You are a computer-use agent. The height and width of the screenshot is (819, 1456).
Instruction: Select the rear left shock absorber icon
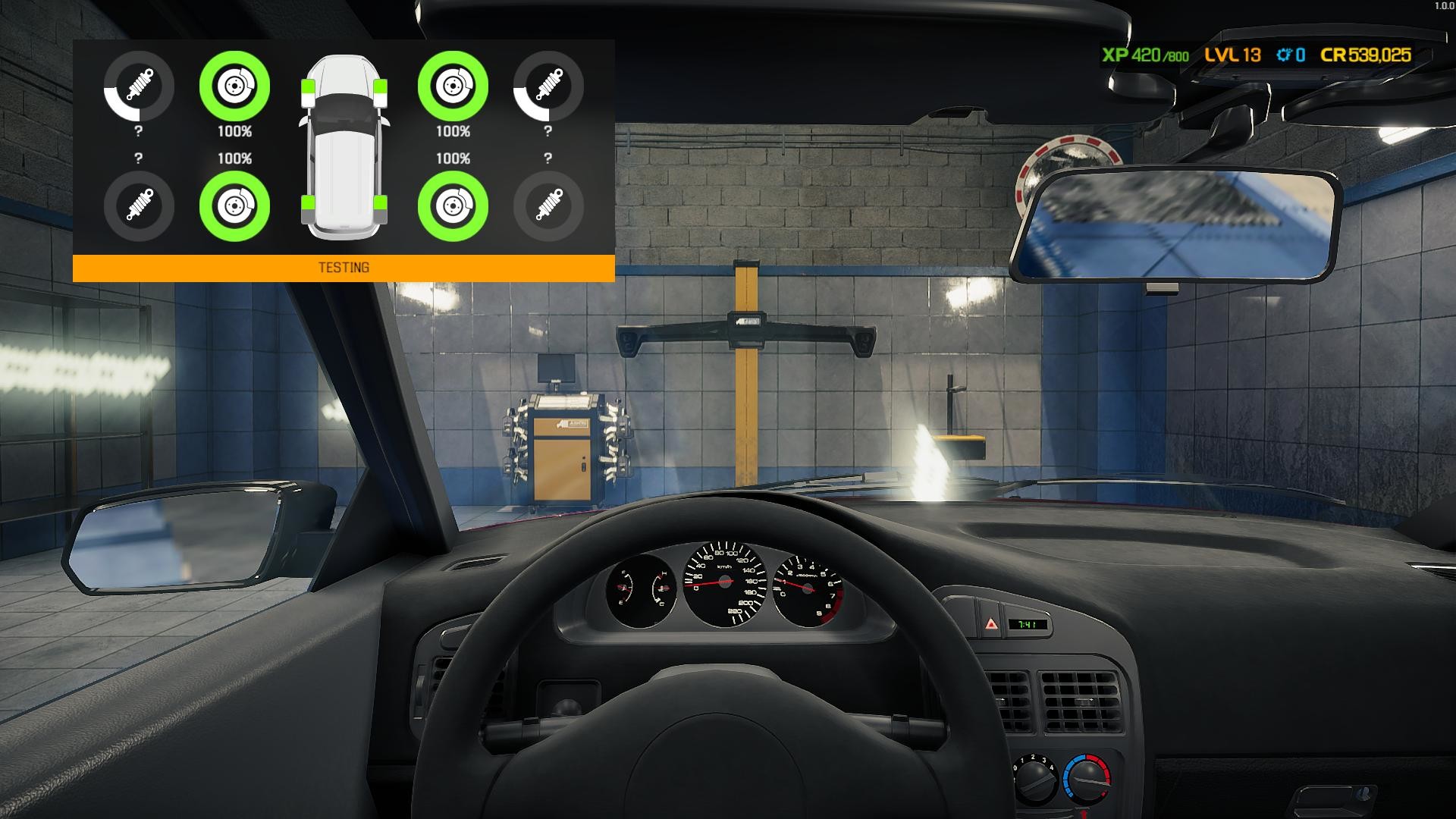point(137,206)
